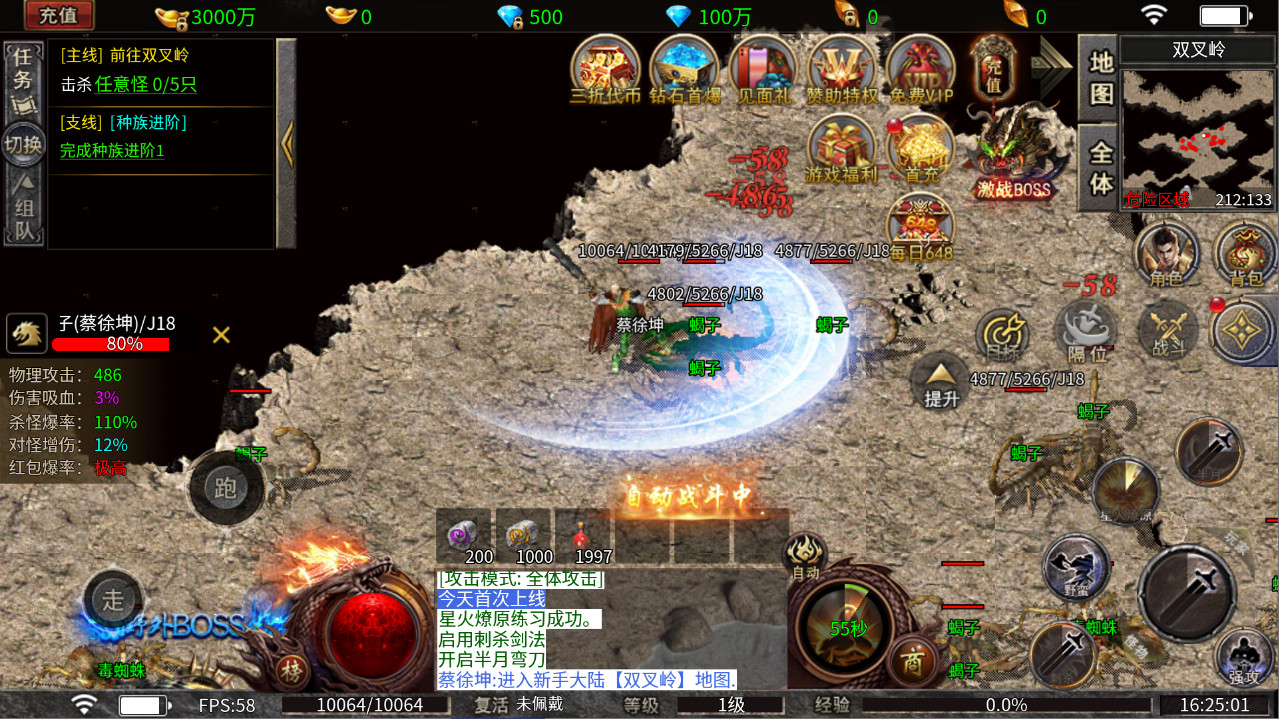Open the 商 shop button
This screenshot has width=1279, height=719.
[911, 661]
